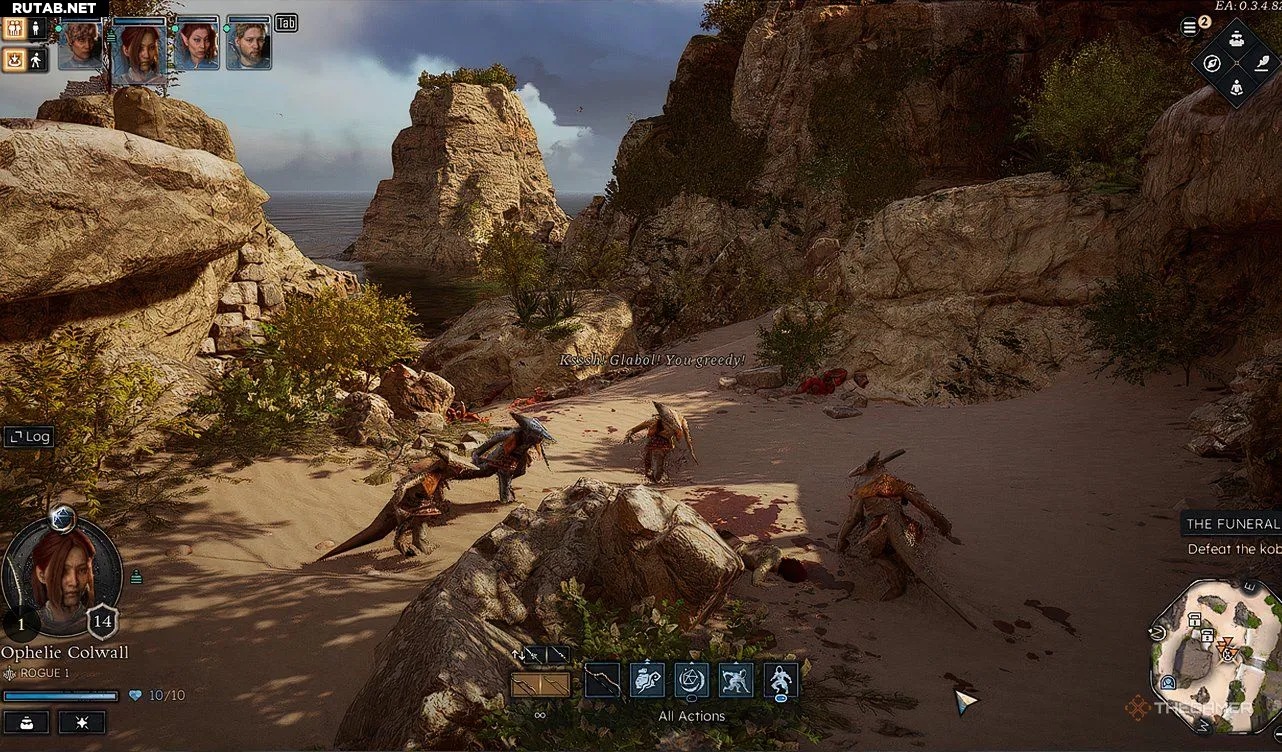Select the bearded man party portrait
The width and height of the screenshot is (1282, 752).
point(248,46)
